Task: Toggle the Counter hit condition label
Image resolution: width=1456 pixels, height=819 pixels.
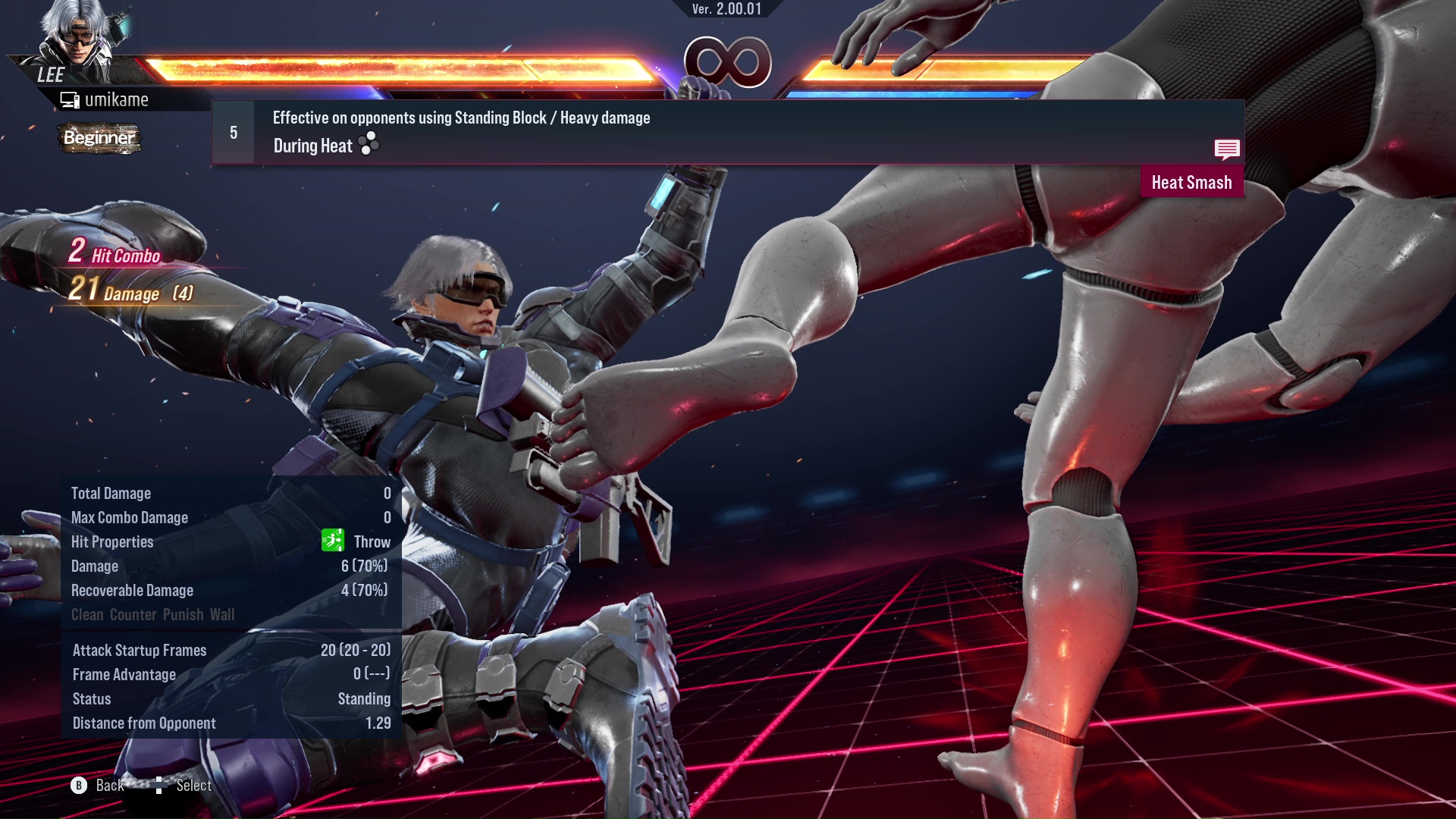Action: coord(134,614)
